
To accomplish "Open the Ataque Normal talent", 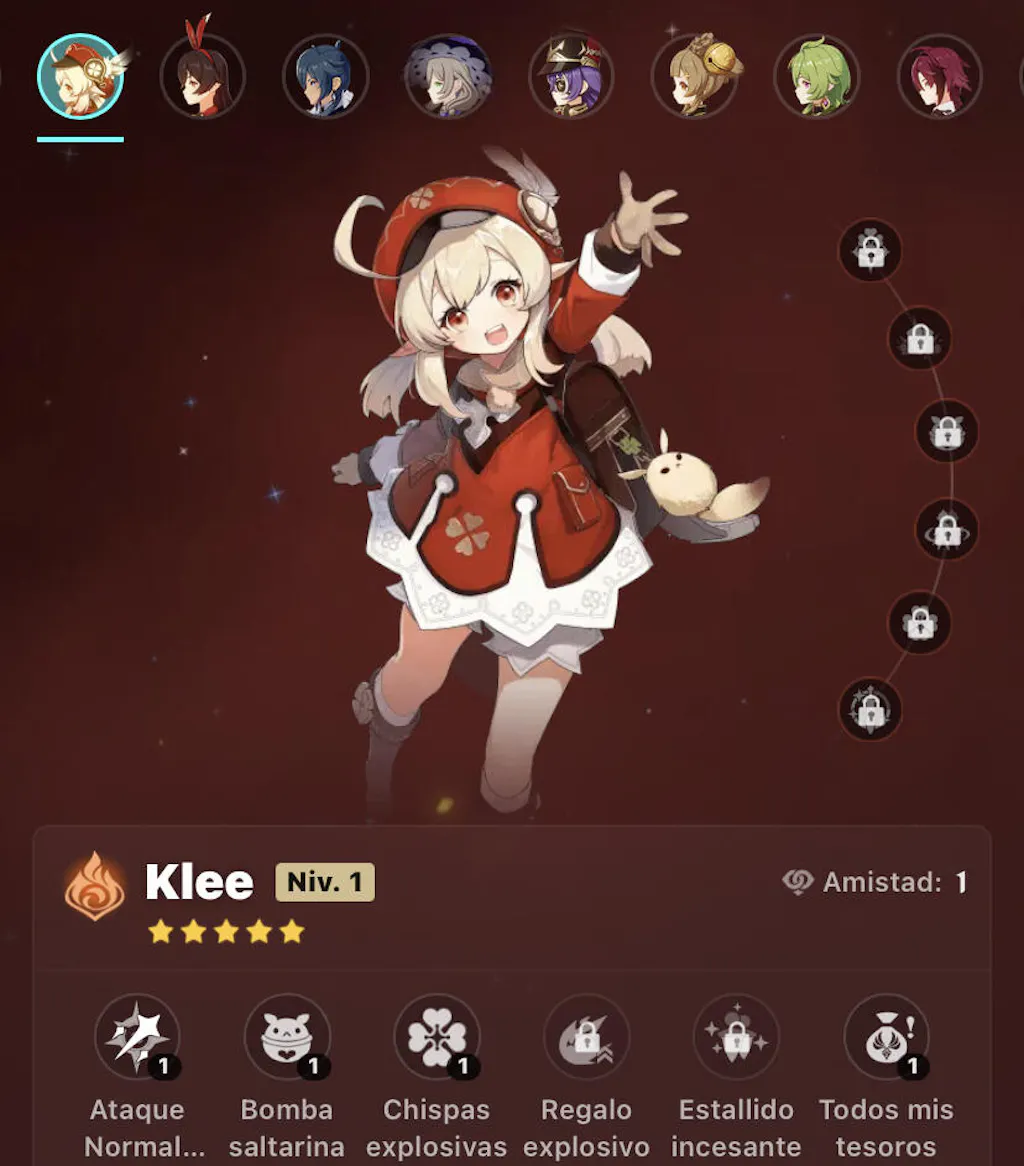I will click(x=137, y=1037).
